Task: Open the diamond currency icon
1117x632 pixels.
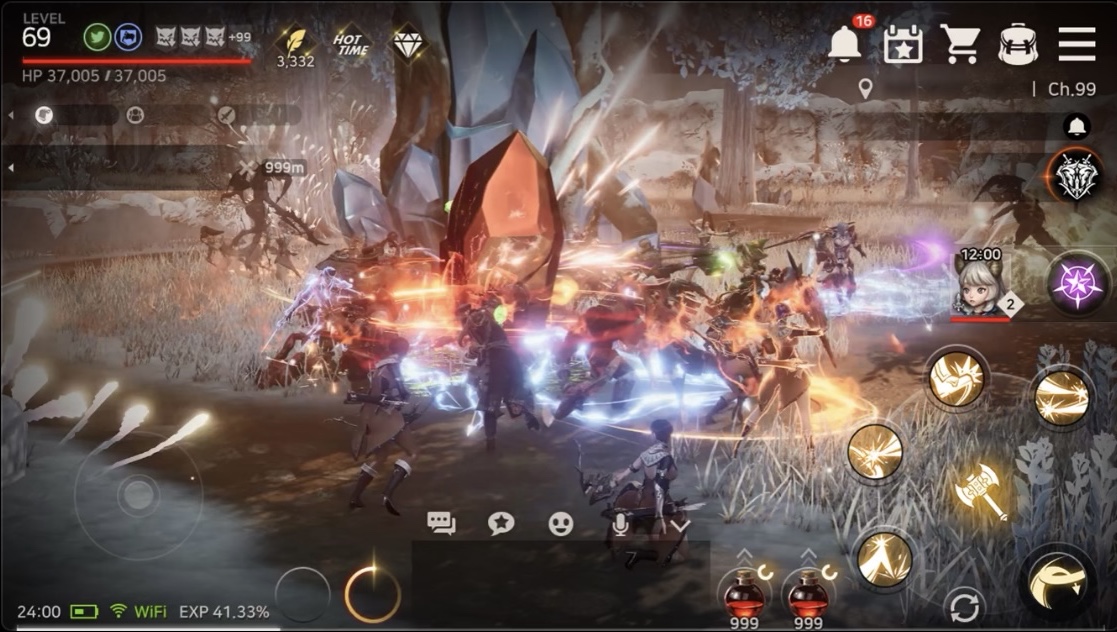Action: click(407, 42)
